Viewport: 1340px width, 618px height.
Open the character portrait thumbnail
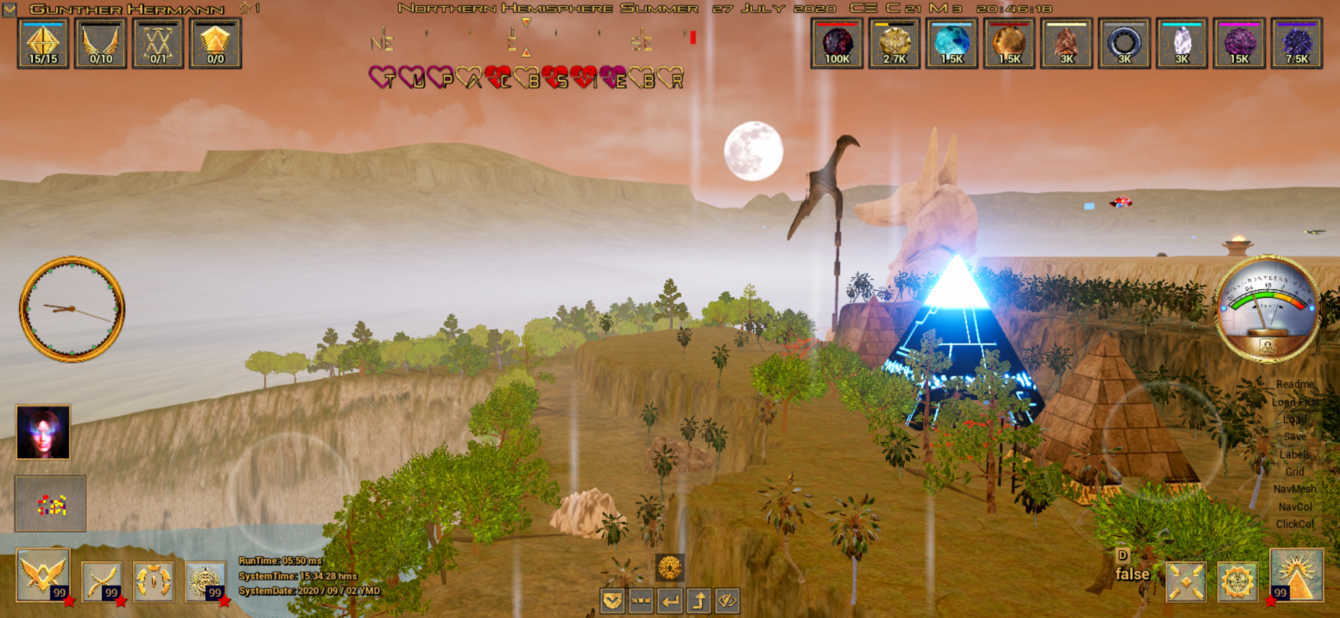coord(43,432)
